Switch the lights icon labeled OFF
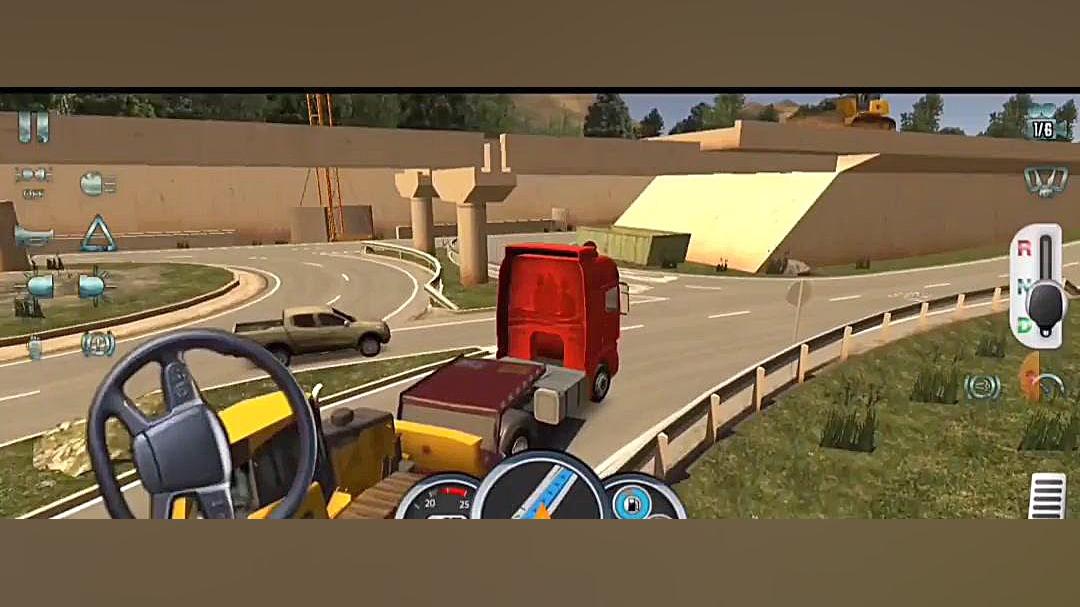The image size is (1080, 607). (x=33, y=181)
